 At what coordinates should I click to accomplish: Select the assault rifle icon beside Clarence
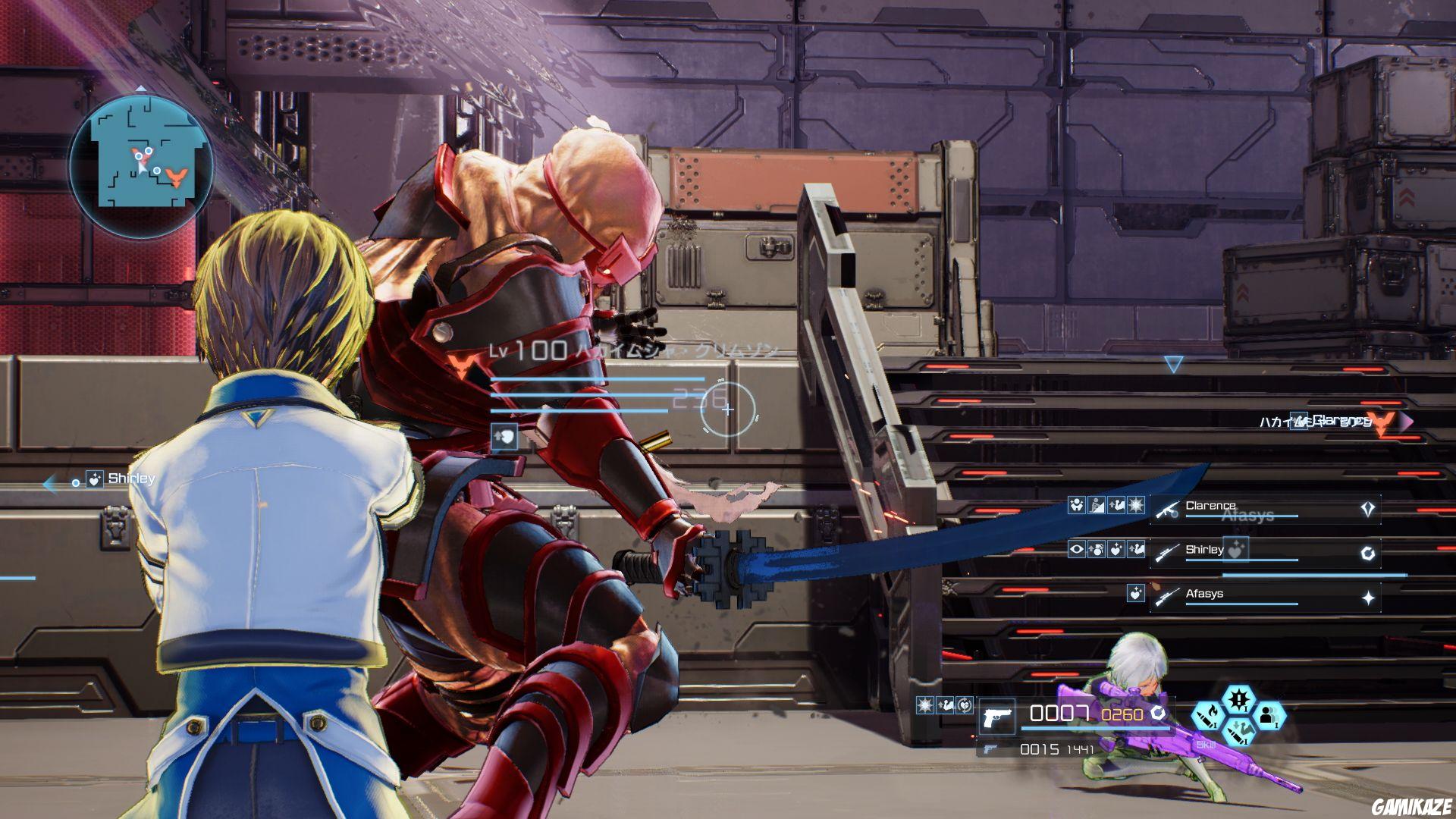pos(1168,509)
